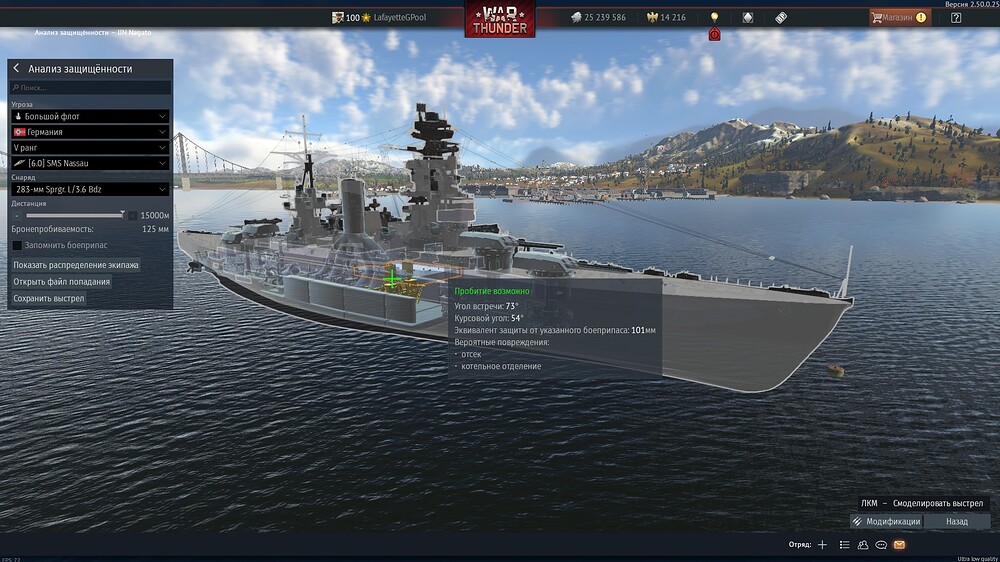Open the Германия nation dropdown
The height and width of the screenshot is (562, 1000).
(x=90, y=132)
